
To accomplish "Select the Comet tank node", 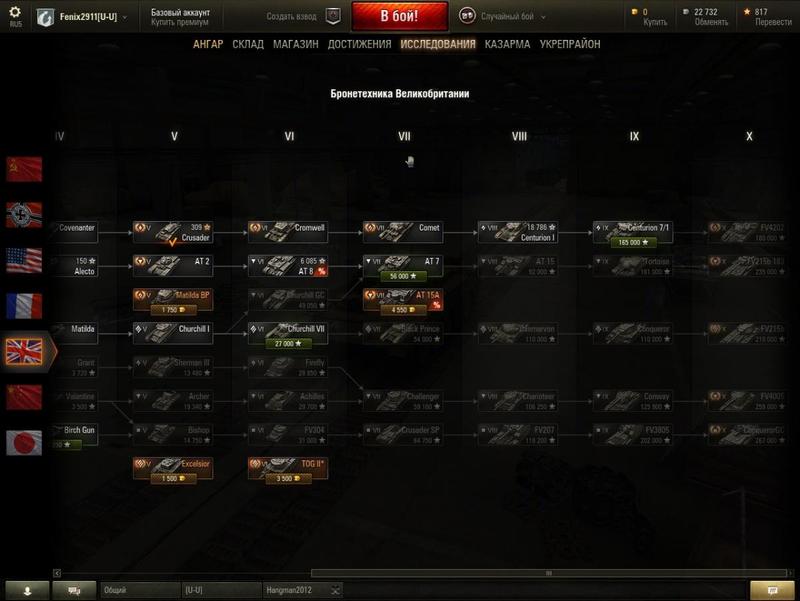I will tap(404, 231).
